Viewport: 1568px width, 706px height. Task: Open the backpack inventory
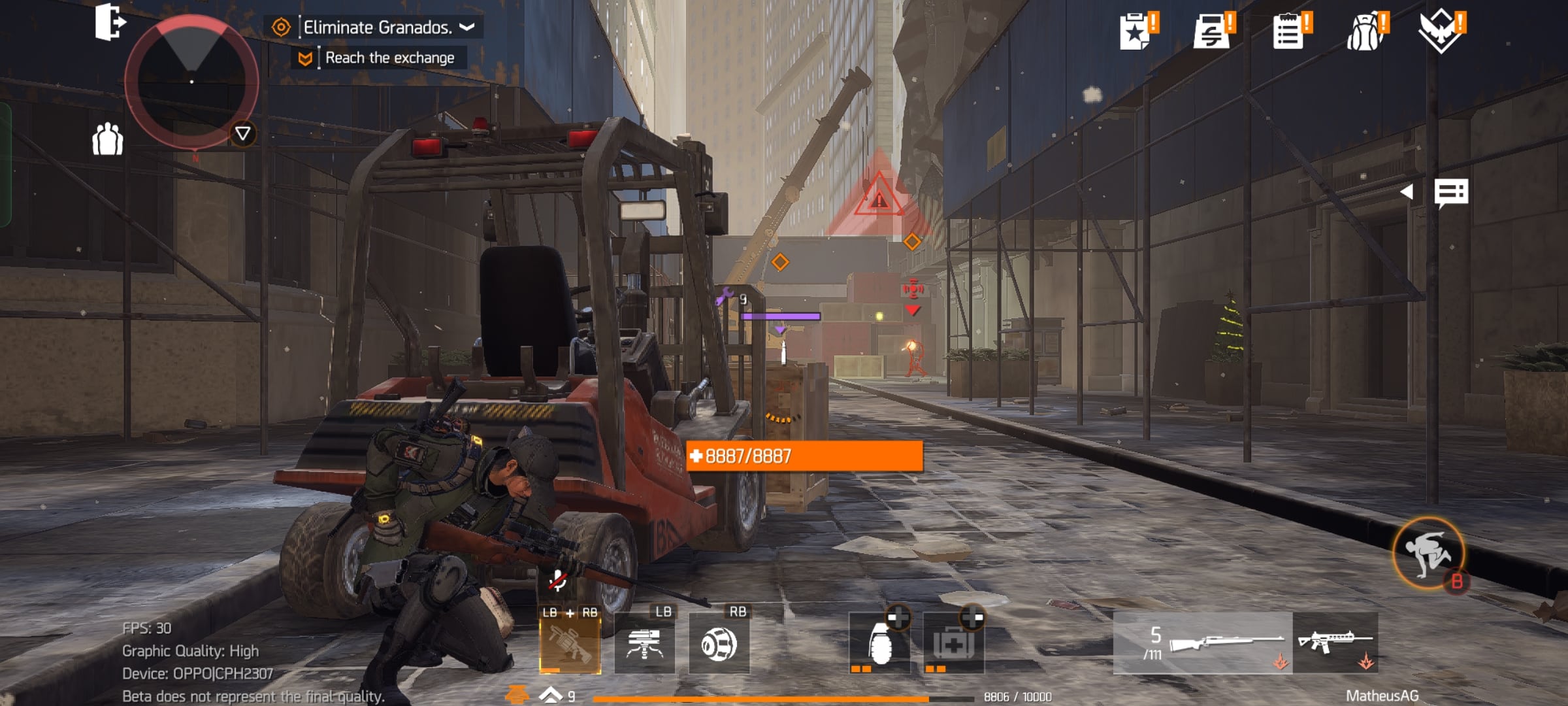tap(1365, 31)
